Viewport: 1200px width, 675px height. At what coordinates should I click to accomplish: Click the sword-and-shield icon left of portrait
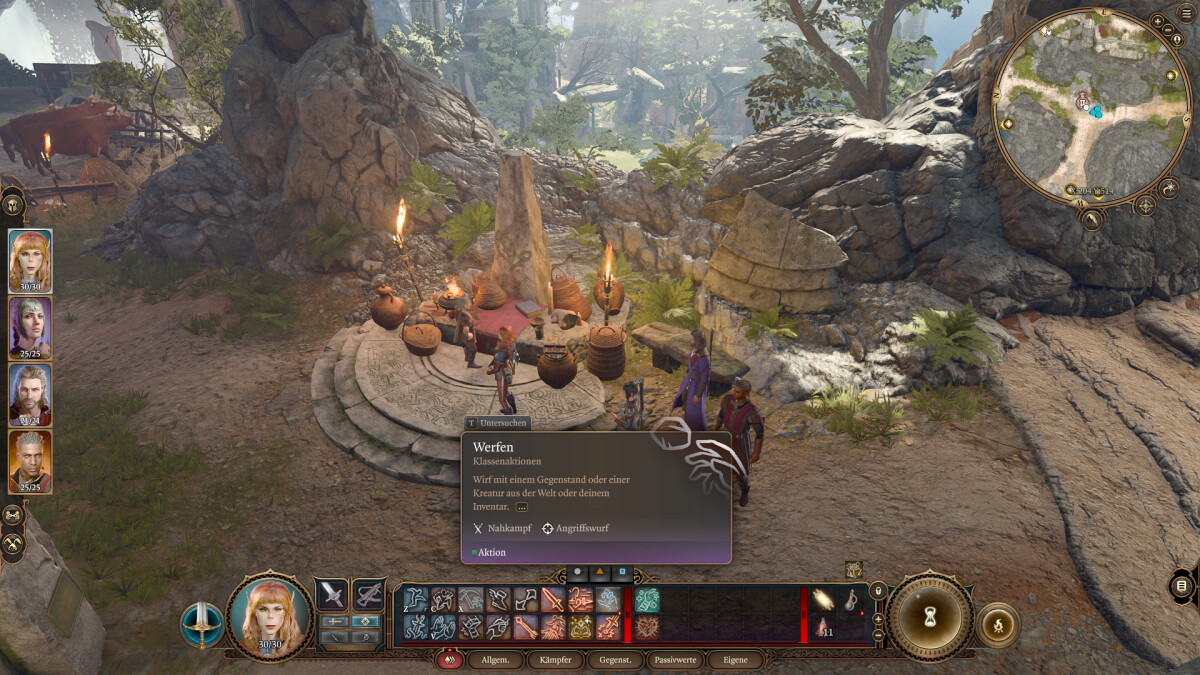pyautogui.click(x=201, y=624)
